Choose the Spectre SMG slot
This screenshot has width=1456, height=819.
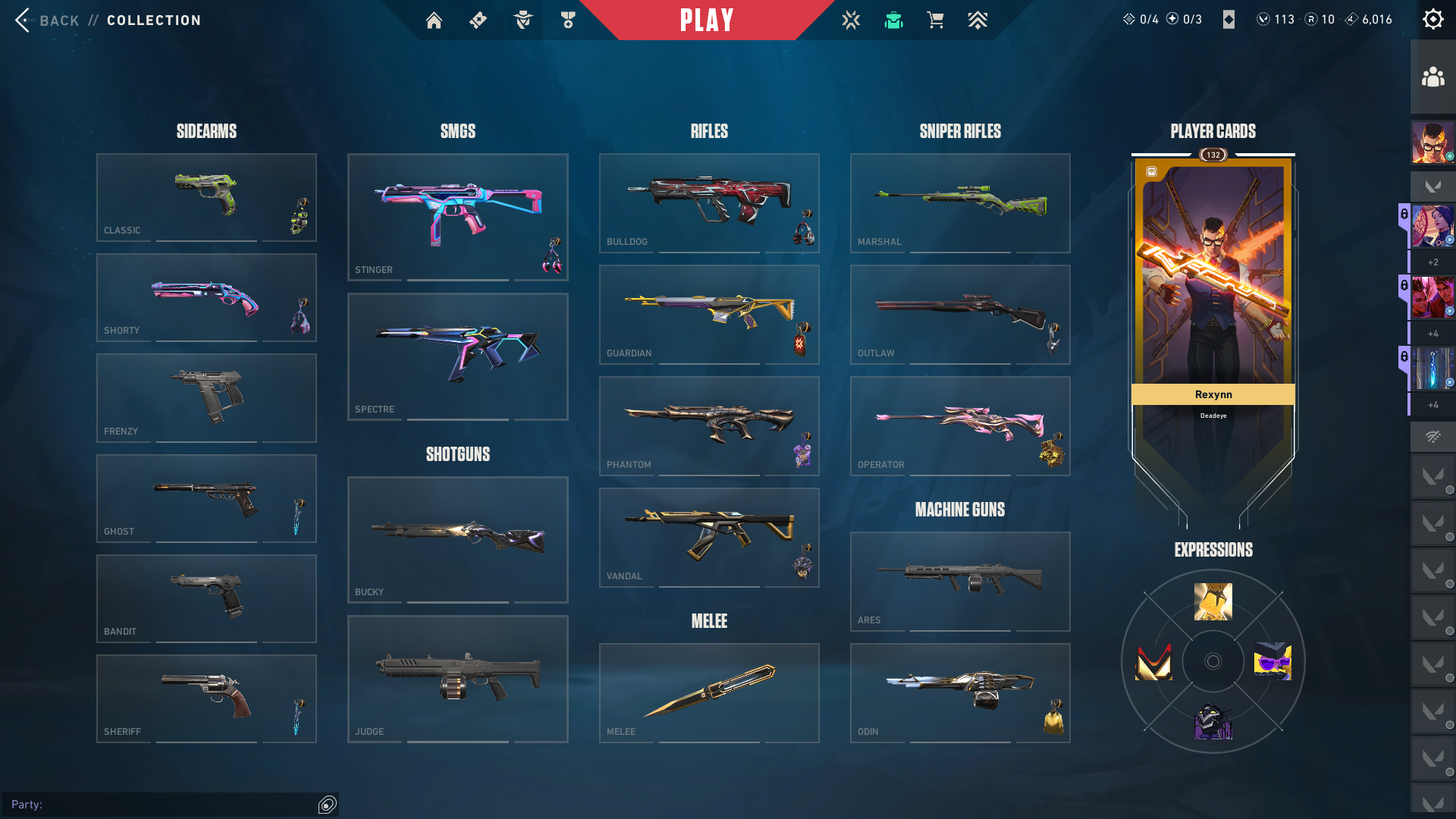[457, 356]
